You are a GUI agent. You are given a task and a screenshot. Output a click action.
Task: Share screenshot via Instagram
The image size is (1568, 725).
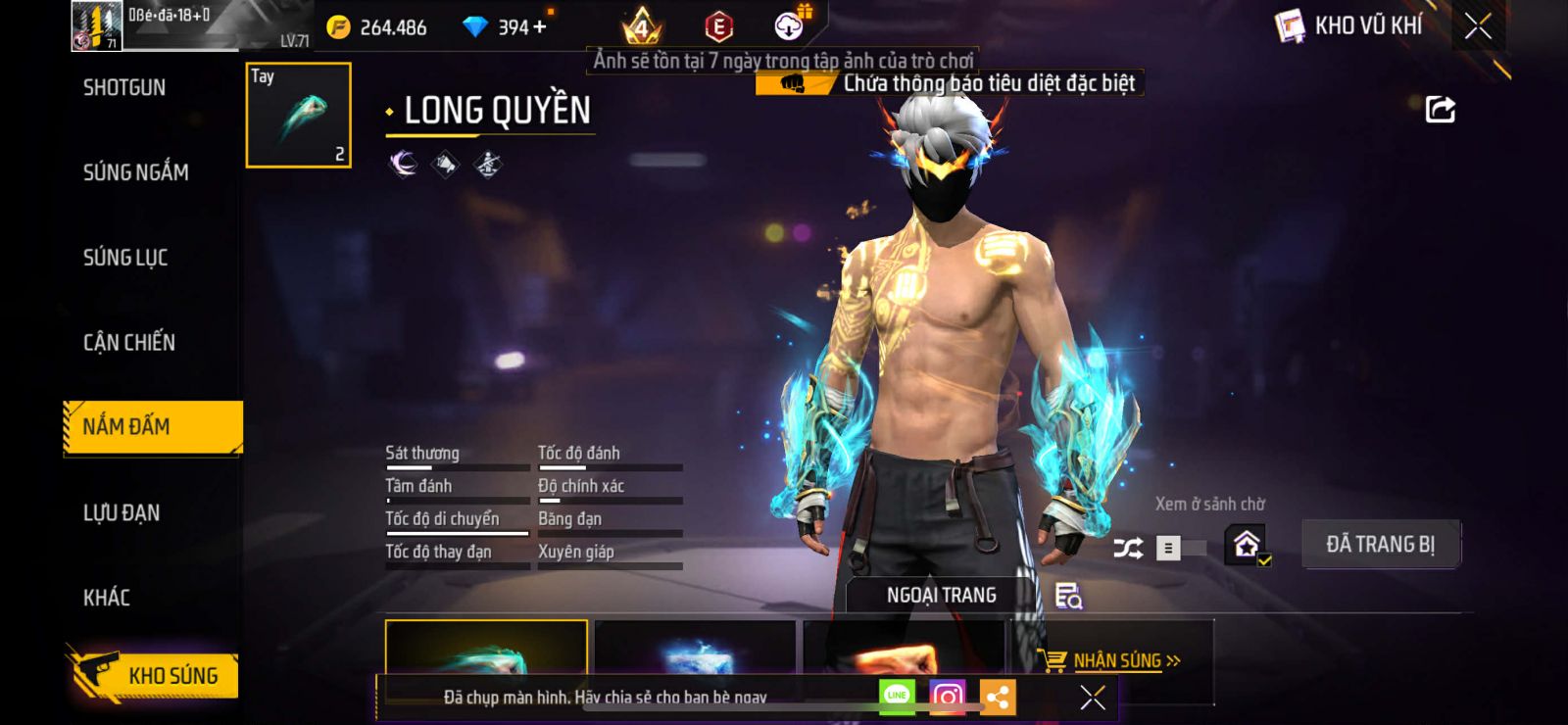coord(947,697)
